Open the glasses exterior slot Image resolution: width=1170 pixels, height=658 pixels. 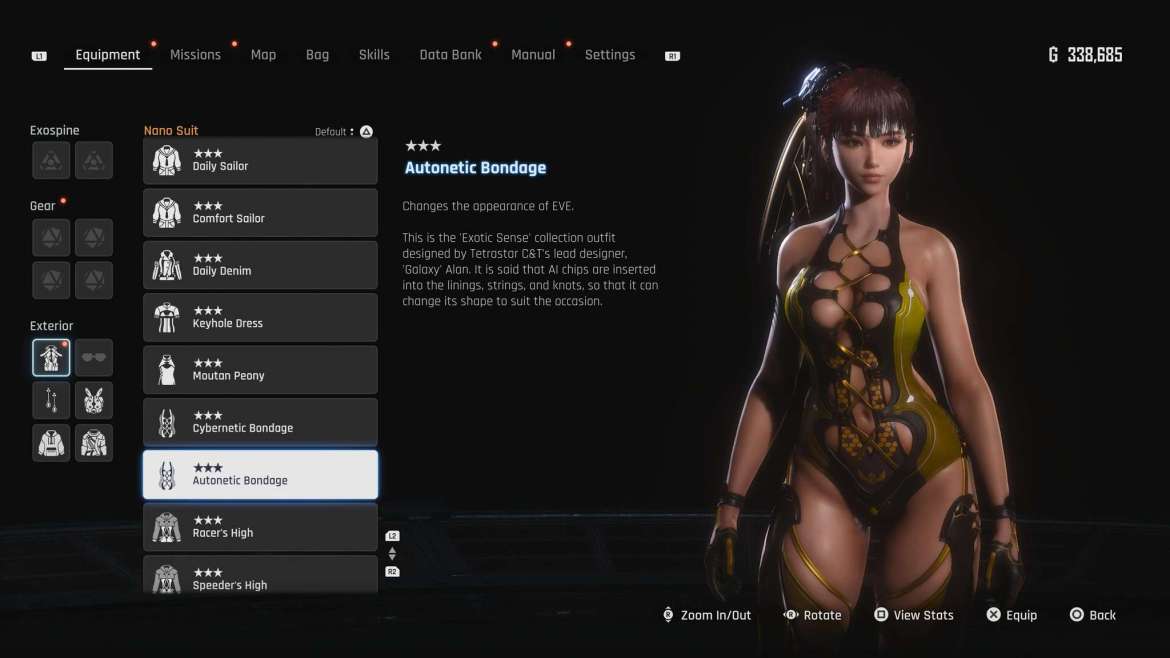[94, 357]
